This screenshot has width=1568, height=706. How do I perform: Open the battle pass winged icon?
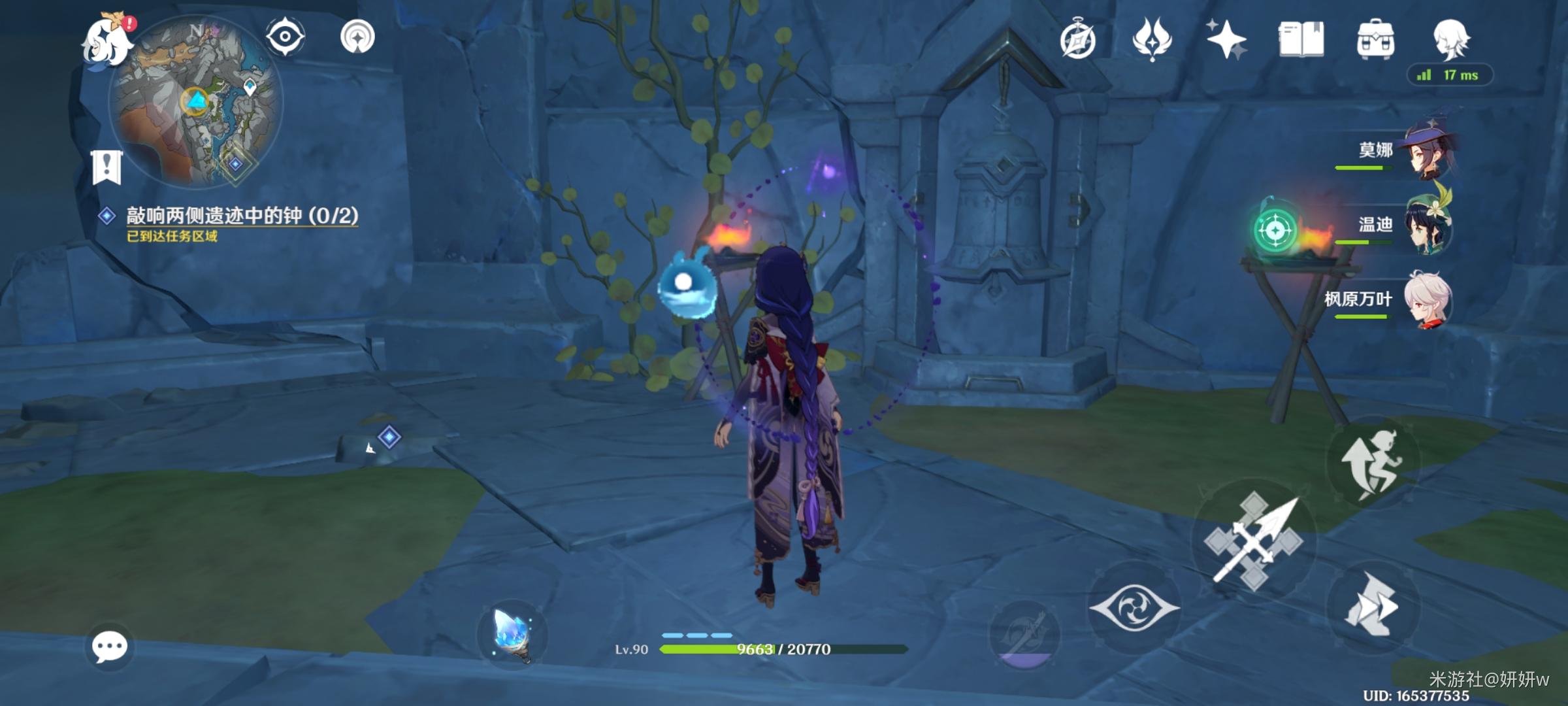click(x=1152, y=39)
